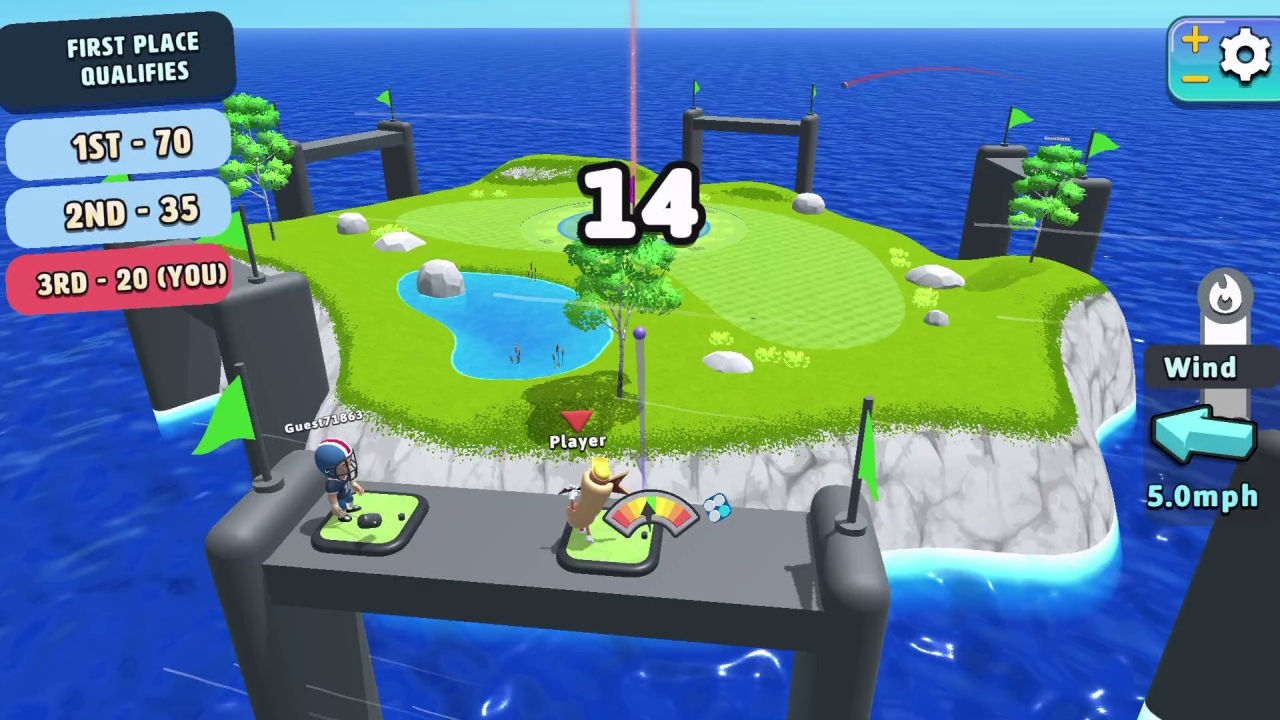Zoom in using the plus icon

pos(1196,38)
